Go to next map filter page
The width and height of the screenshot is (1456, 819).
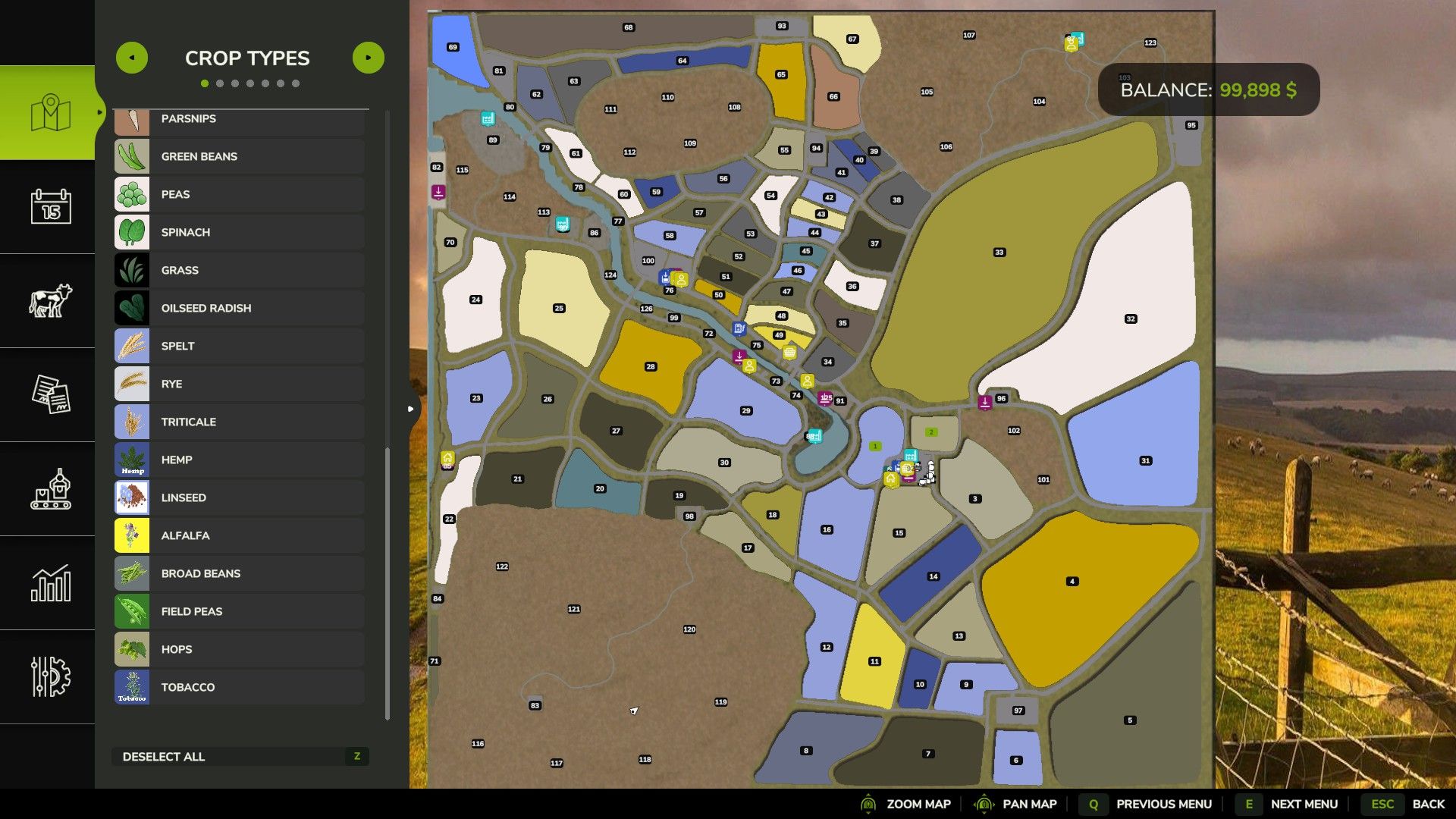point(369,58)
